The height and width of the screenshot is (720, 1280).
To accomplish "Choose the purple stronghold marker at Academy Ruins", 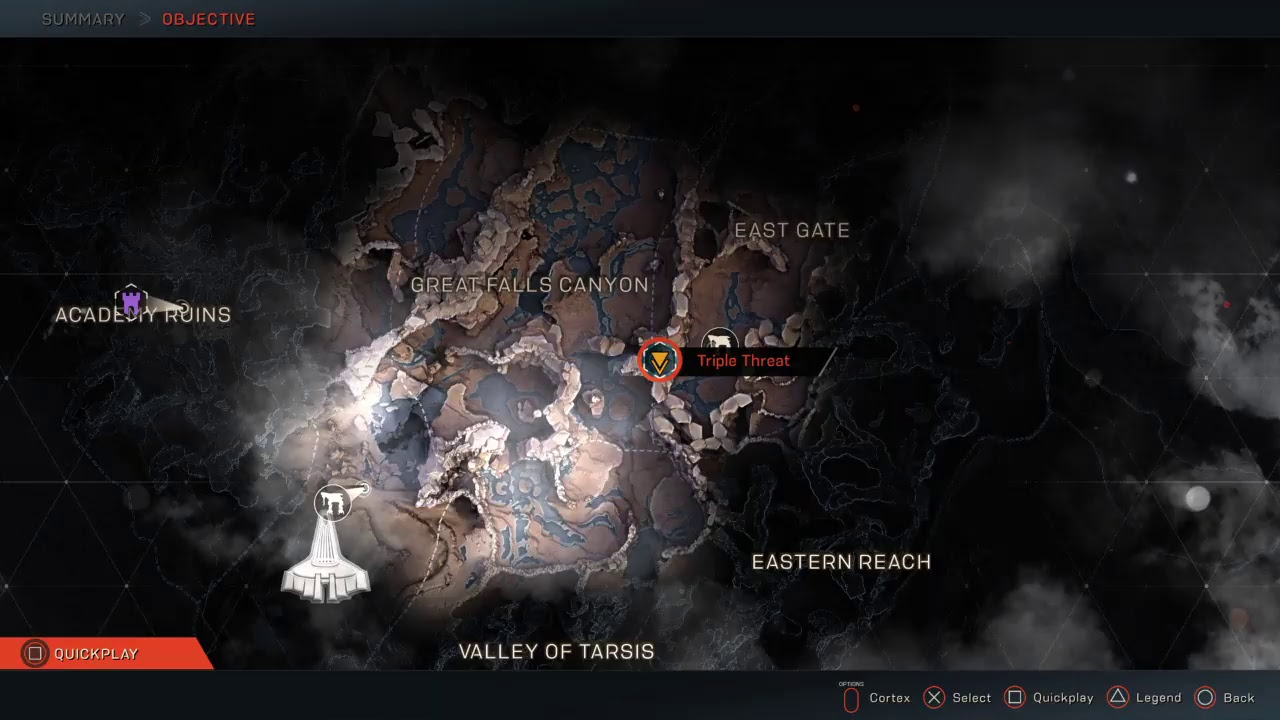I will [x=131, y=301].
